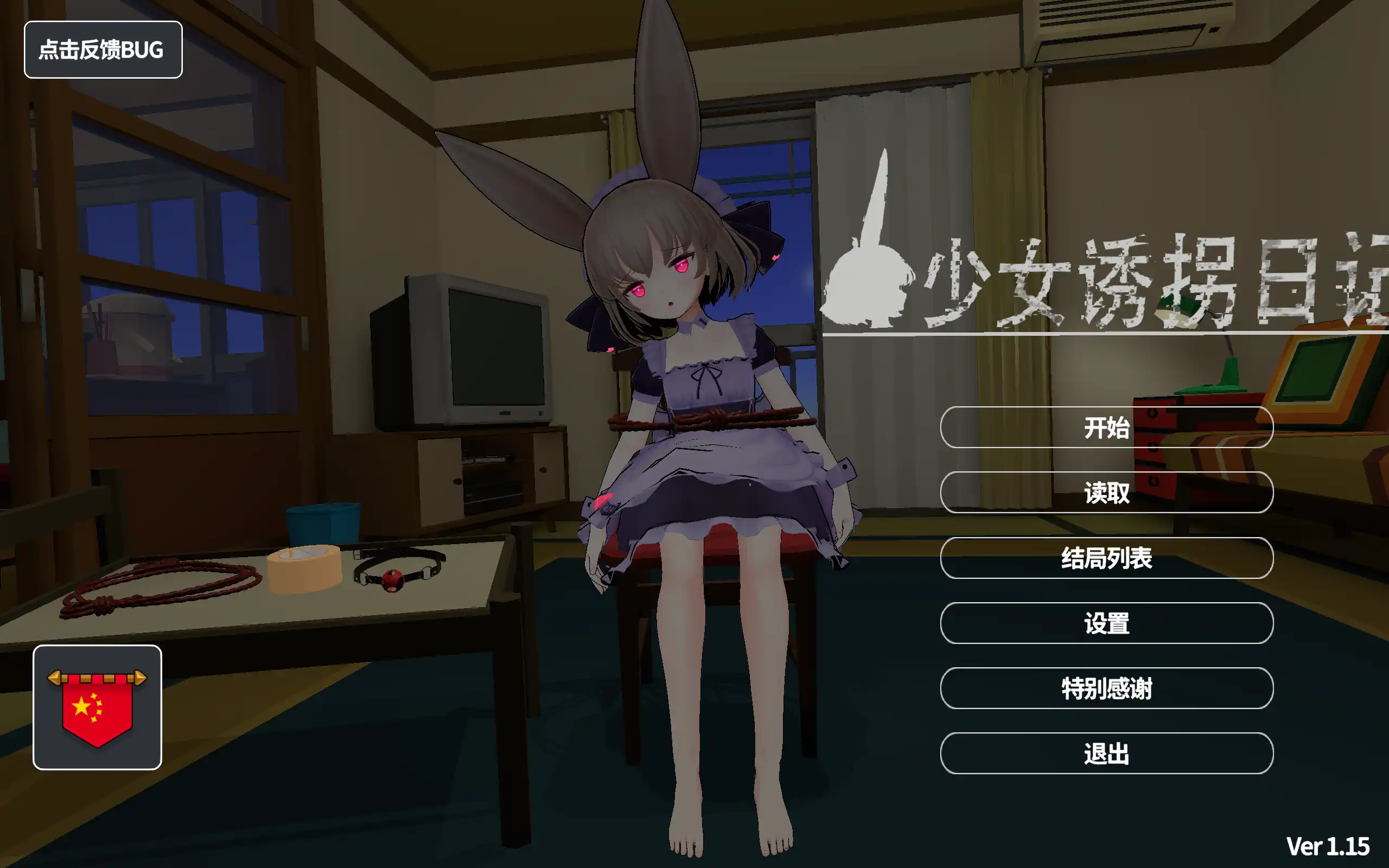Open the 设置 settings menu
The height and width of the screenshot is (868, 1389).
pyautogui.click(x=1108, y=624)
